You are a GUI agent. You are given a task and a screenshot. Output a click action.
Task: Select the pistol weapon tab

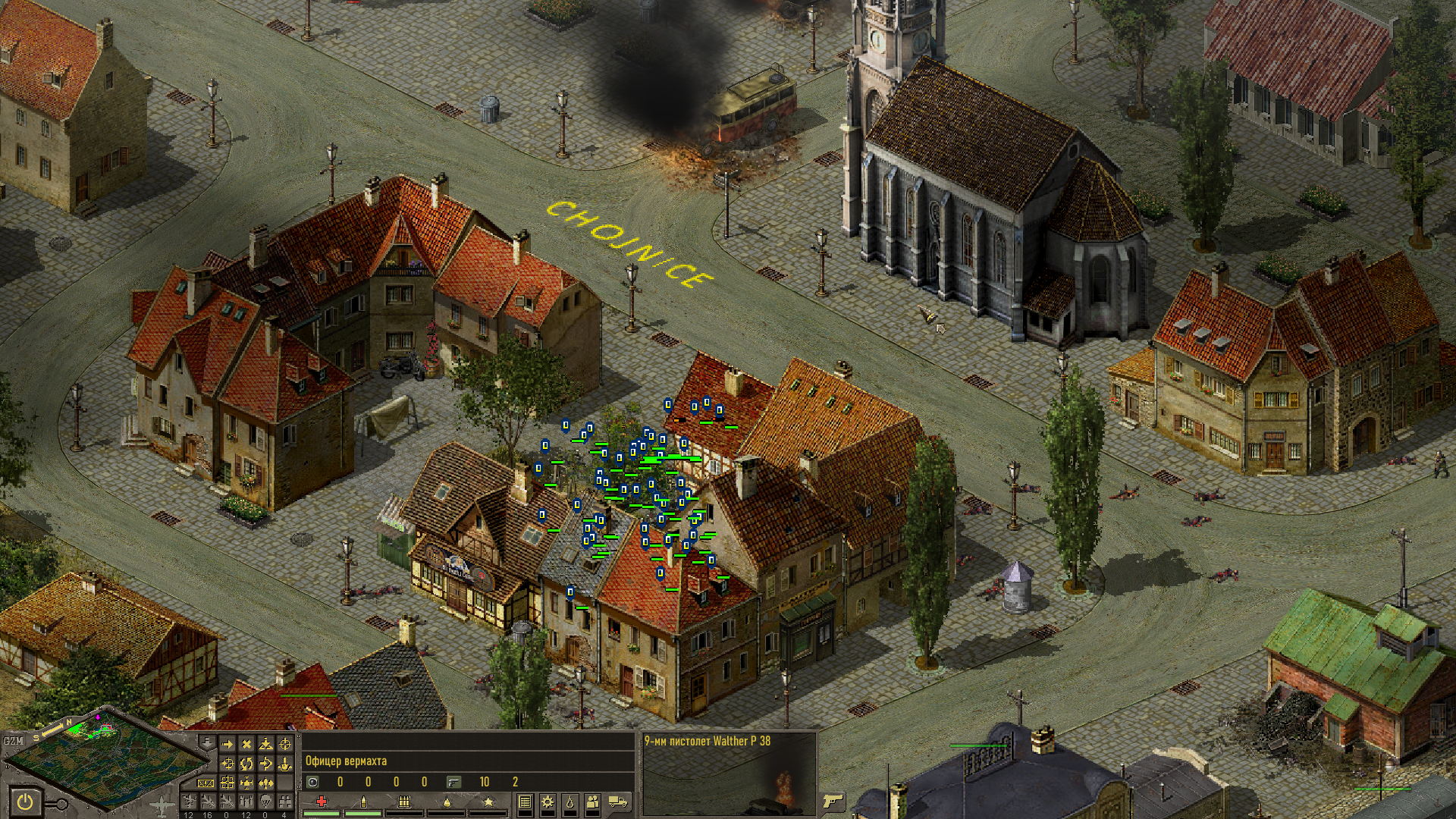[x=833, y=801]
